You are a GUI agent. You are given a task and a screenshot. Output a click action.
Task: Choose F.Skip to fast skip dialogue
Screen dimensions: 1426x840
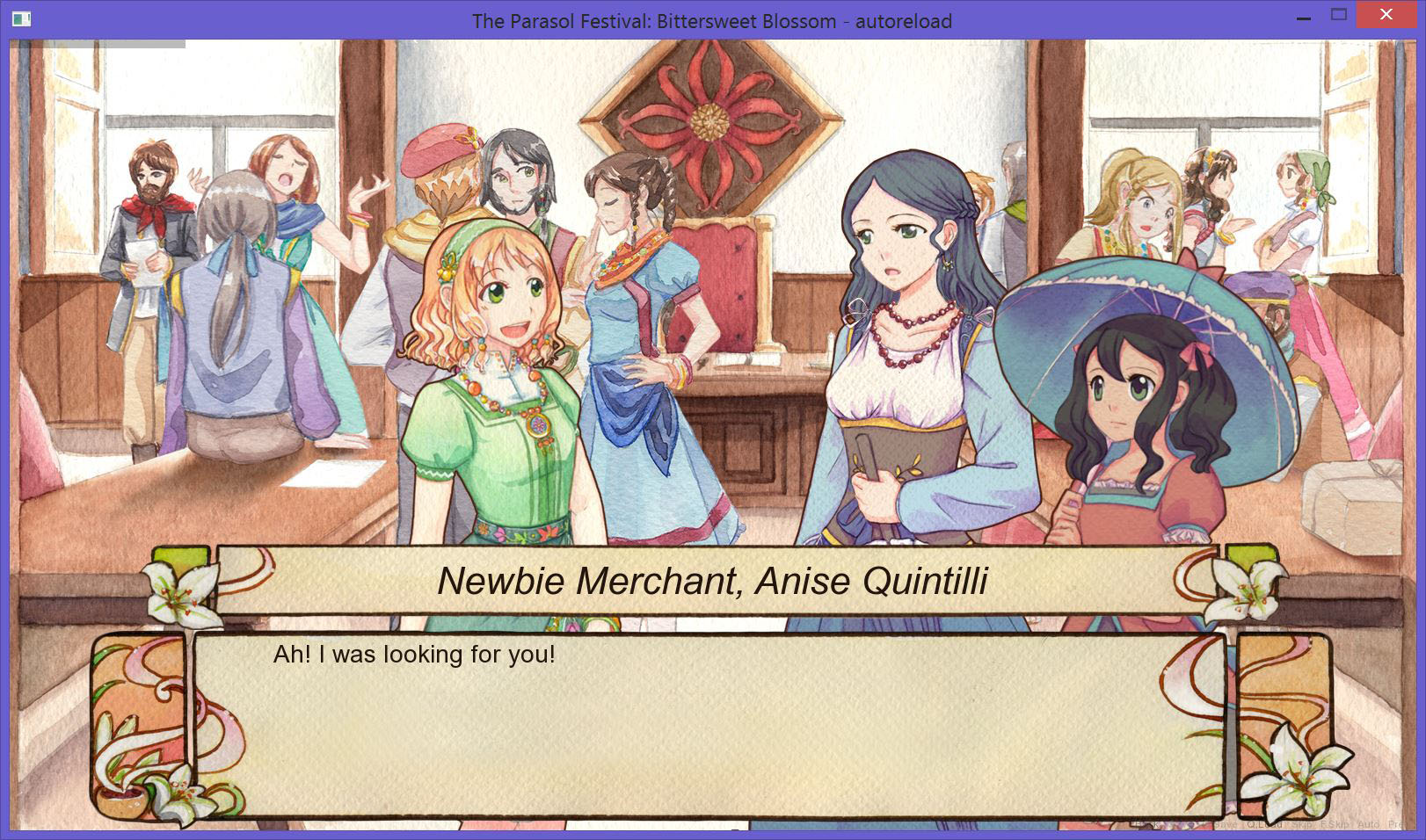1335,825
